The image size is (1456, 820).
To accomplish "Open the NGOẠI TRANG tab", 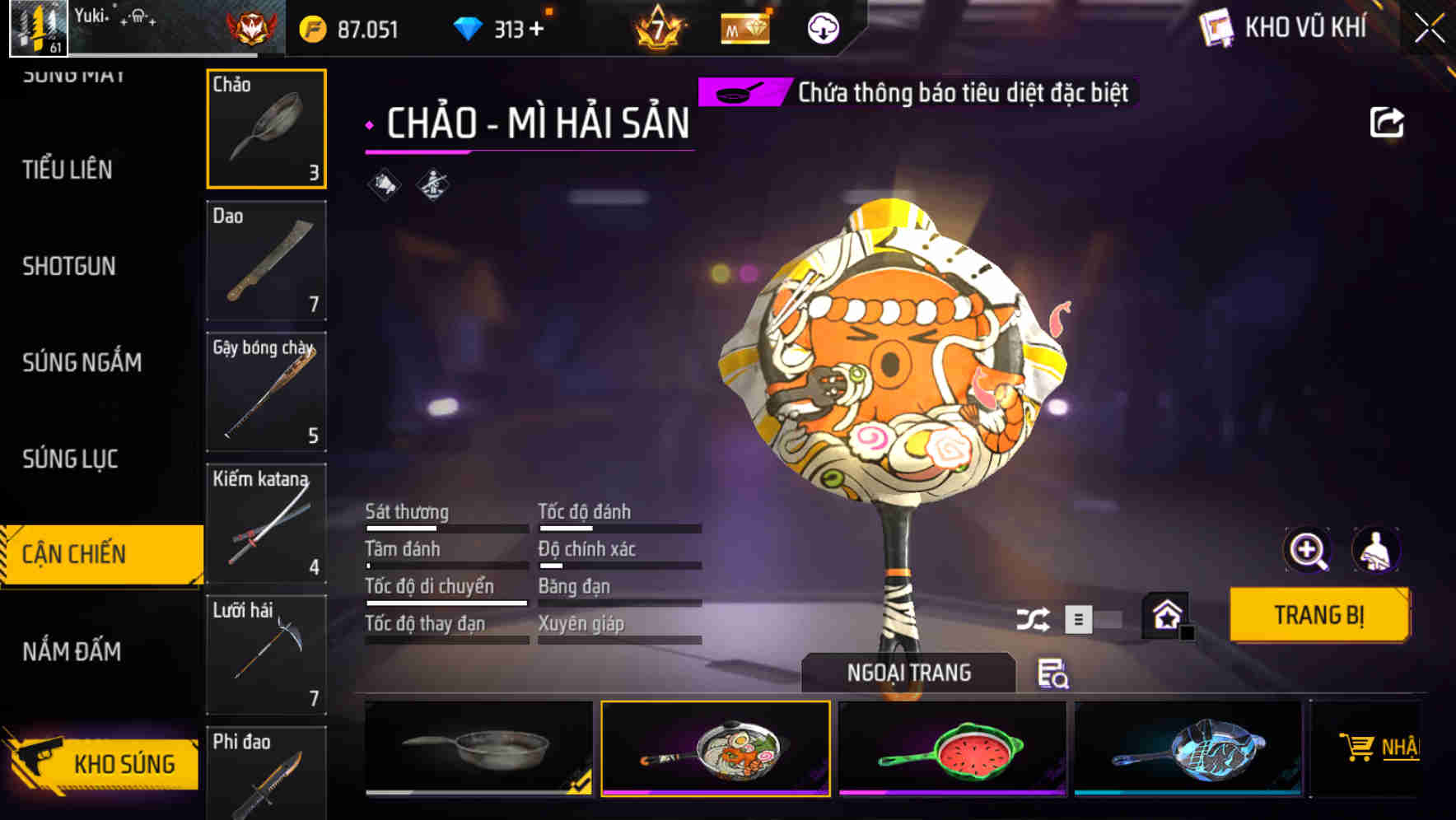I will point(909,672).
